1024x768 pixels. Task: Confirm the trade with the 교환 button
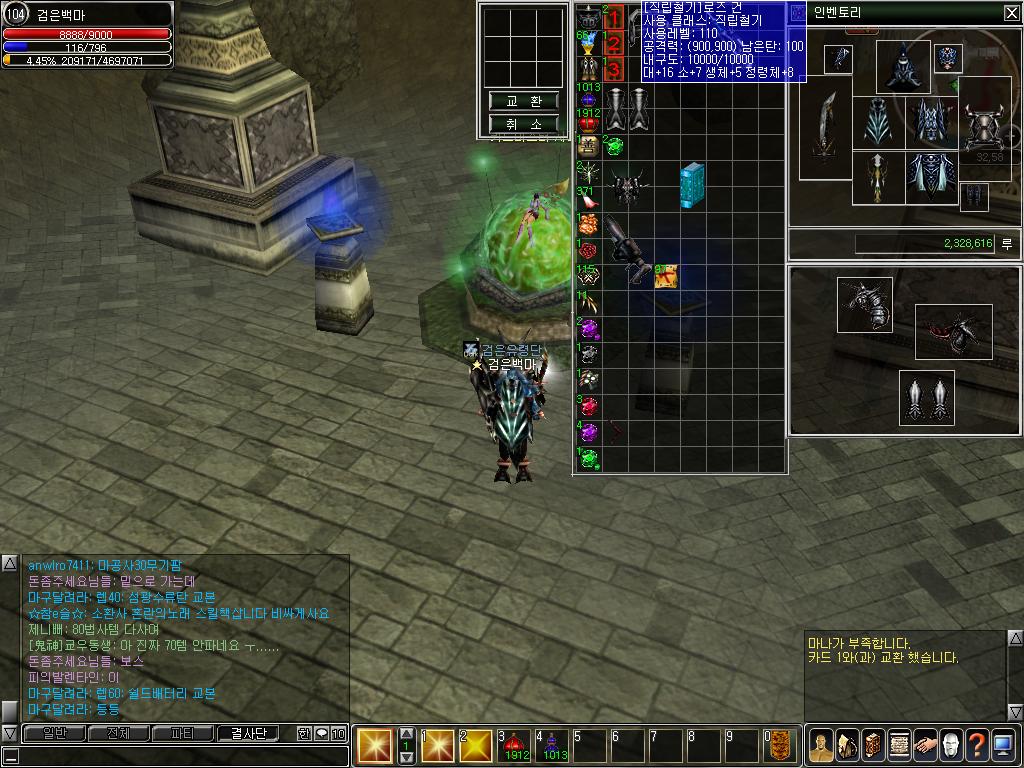523,101
